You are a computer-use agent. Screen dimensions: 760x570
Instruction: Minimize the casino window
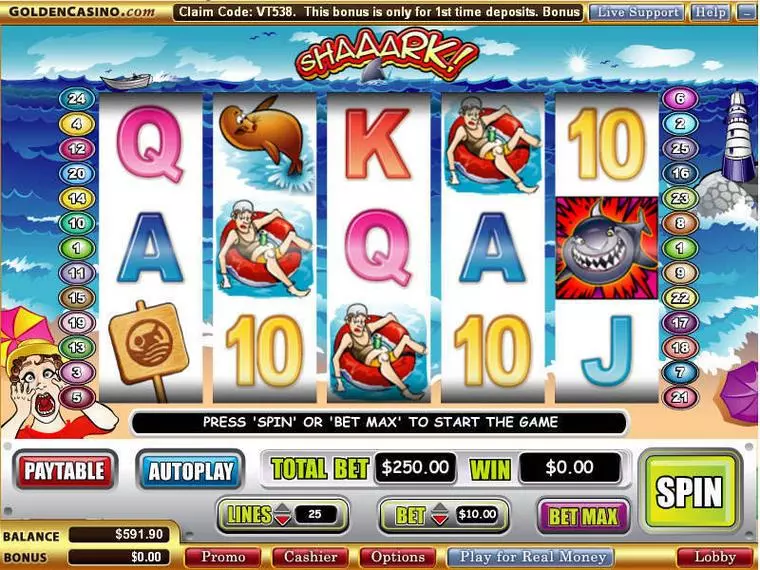tap(746, 13)
